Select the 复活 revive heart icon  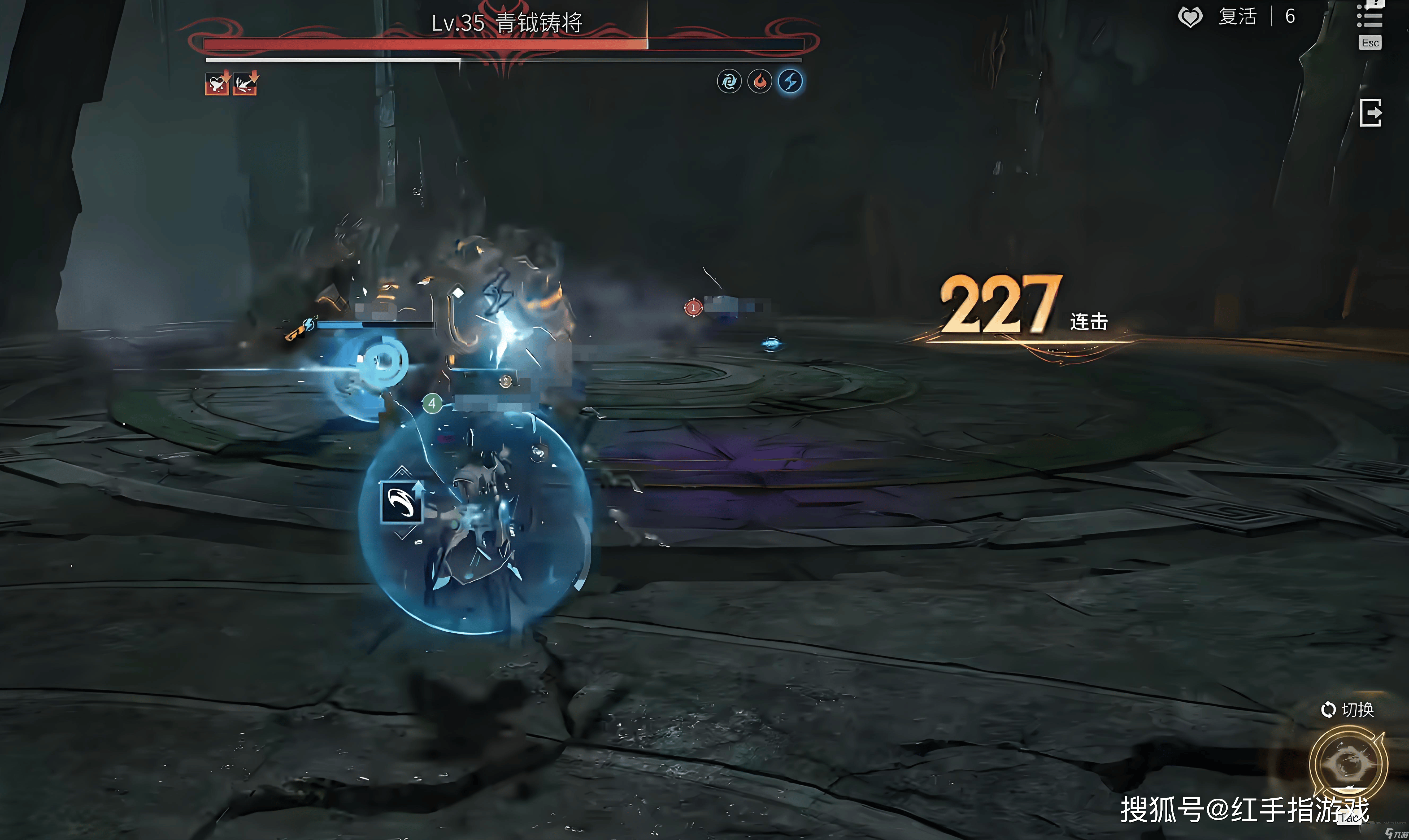click(x=1190, y=17)
